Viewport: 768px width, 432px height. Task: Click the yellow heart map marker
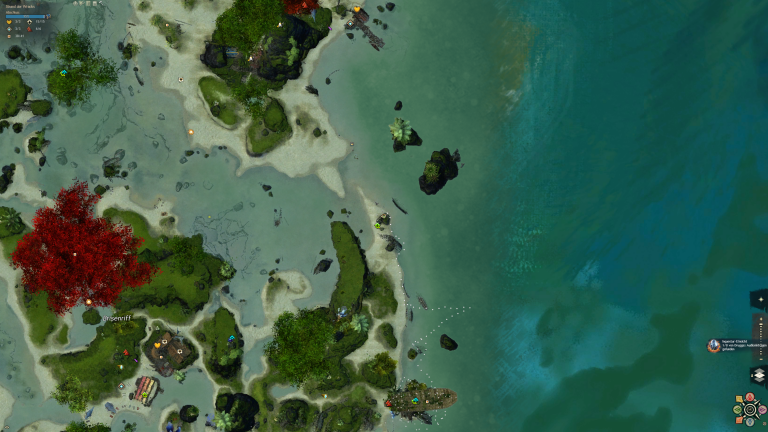click(x=157, y=344)
